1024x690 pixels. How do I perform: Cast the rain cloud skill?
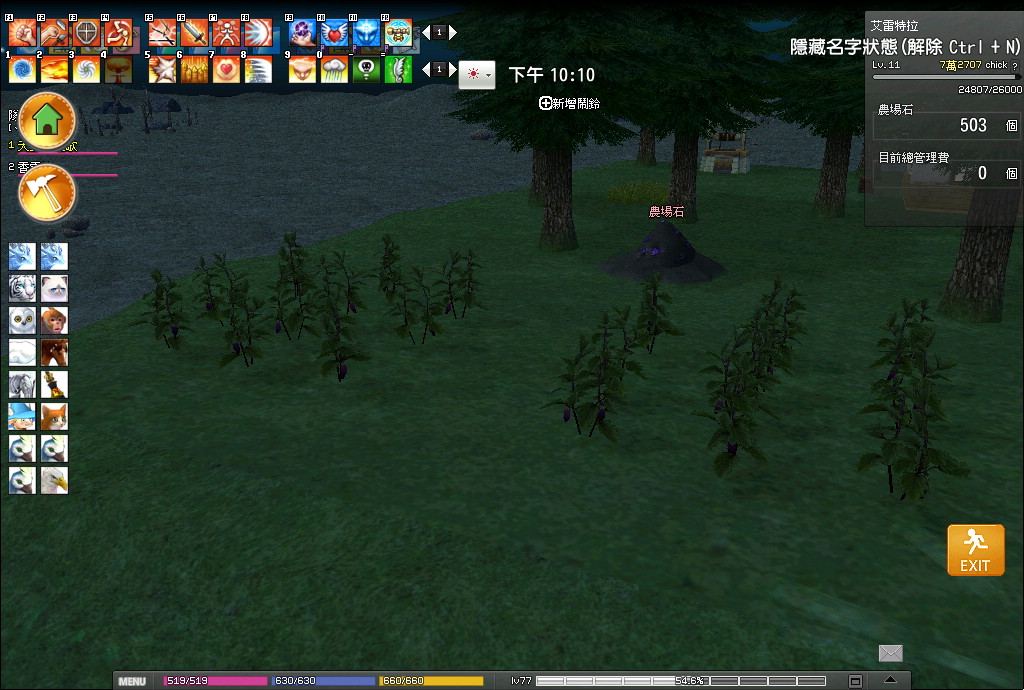click(x=334, y=69)
